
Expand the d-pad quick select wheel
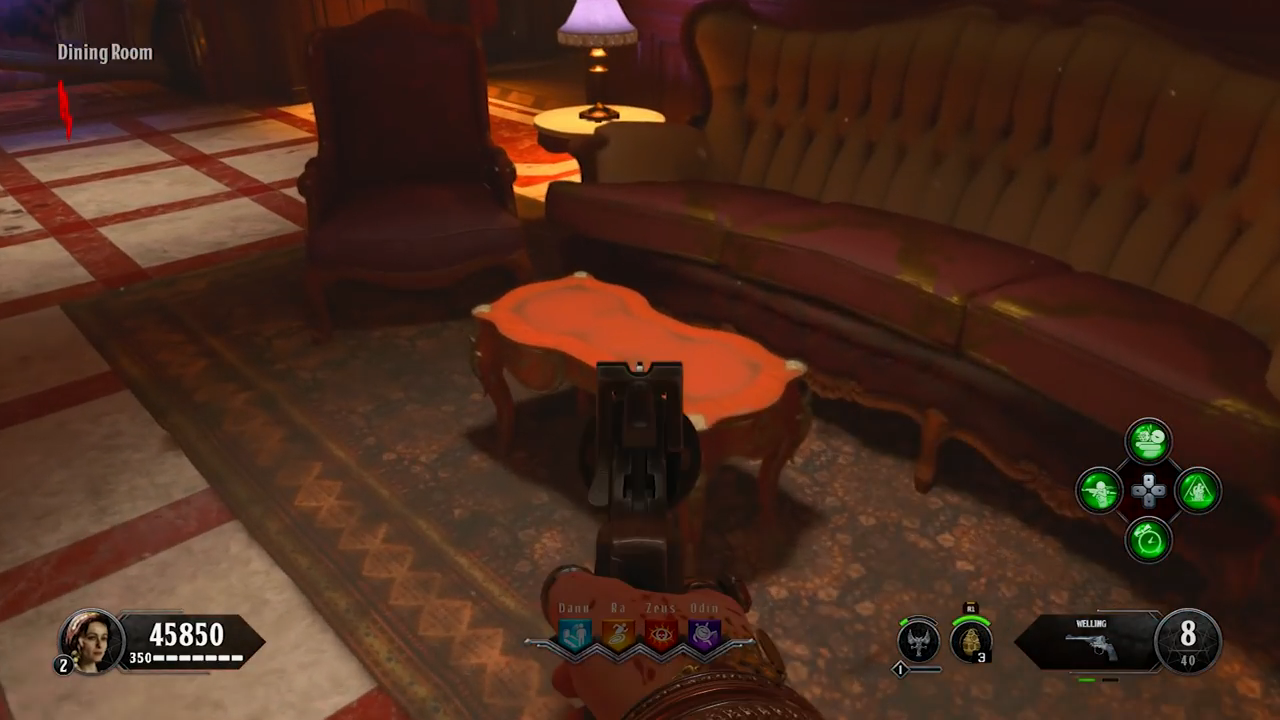(1148, 491)
